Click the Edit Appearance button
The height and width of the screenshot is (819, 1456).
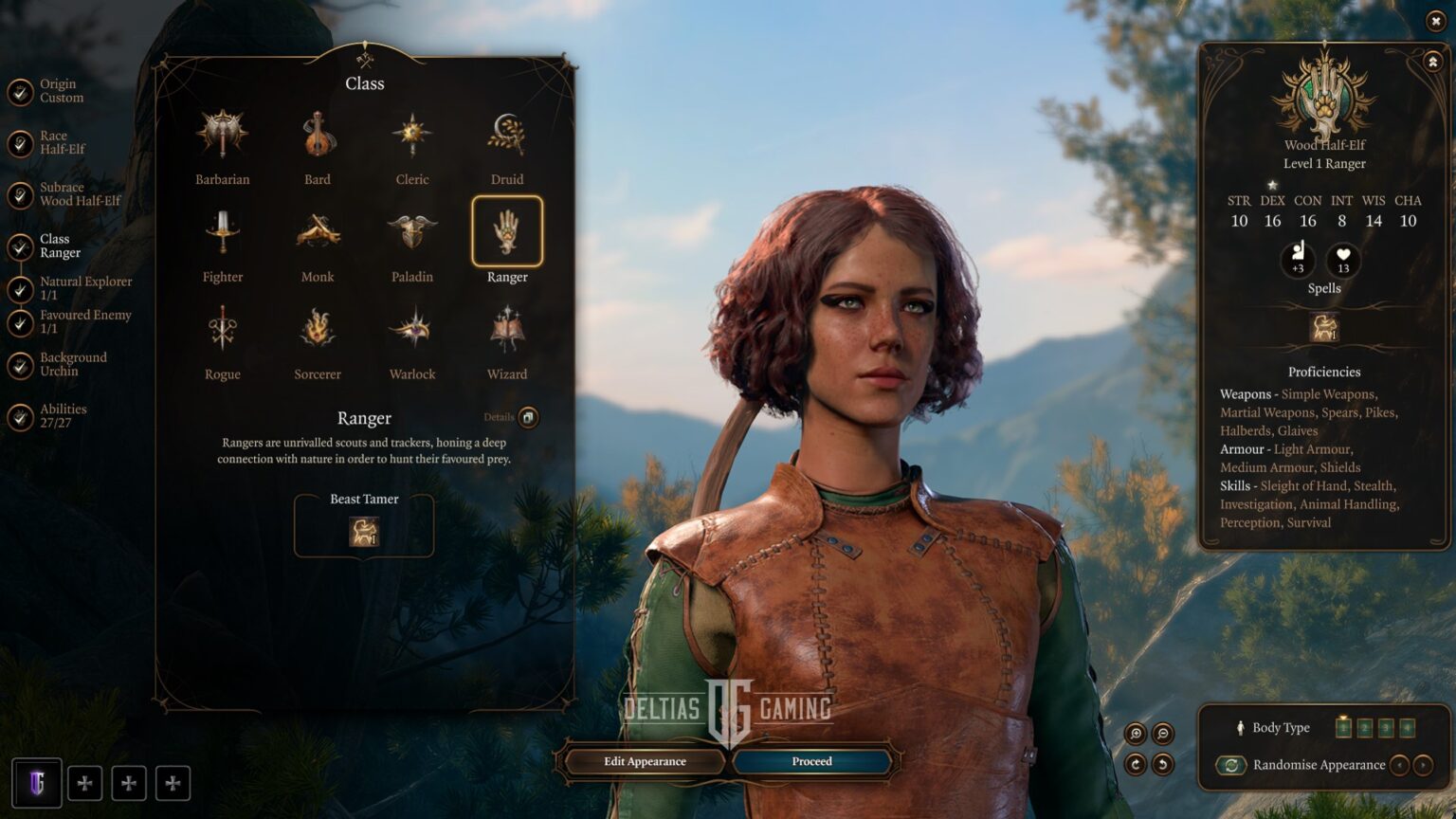[645, 761]
